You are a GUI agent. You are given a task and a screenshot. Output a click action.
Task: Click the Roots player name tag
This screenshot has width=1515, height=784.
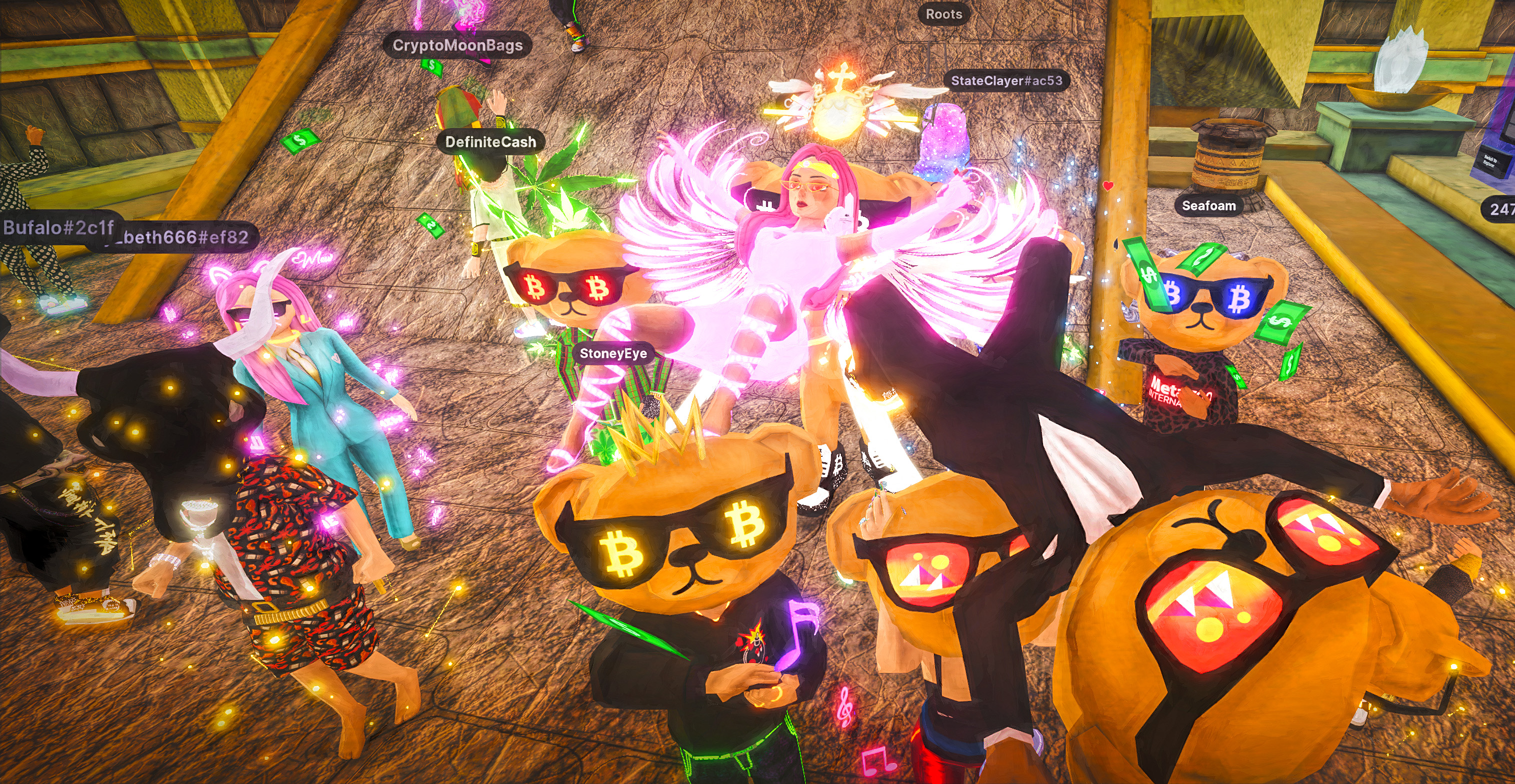943,14
